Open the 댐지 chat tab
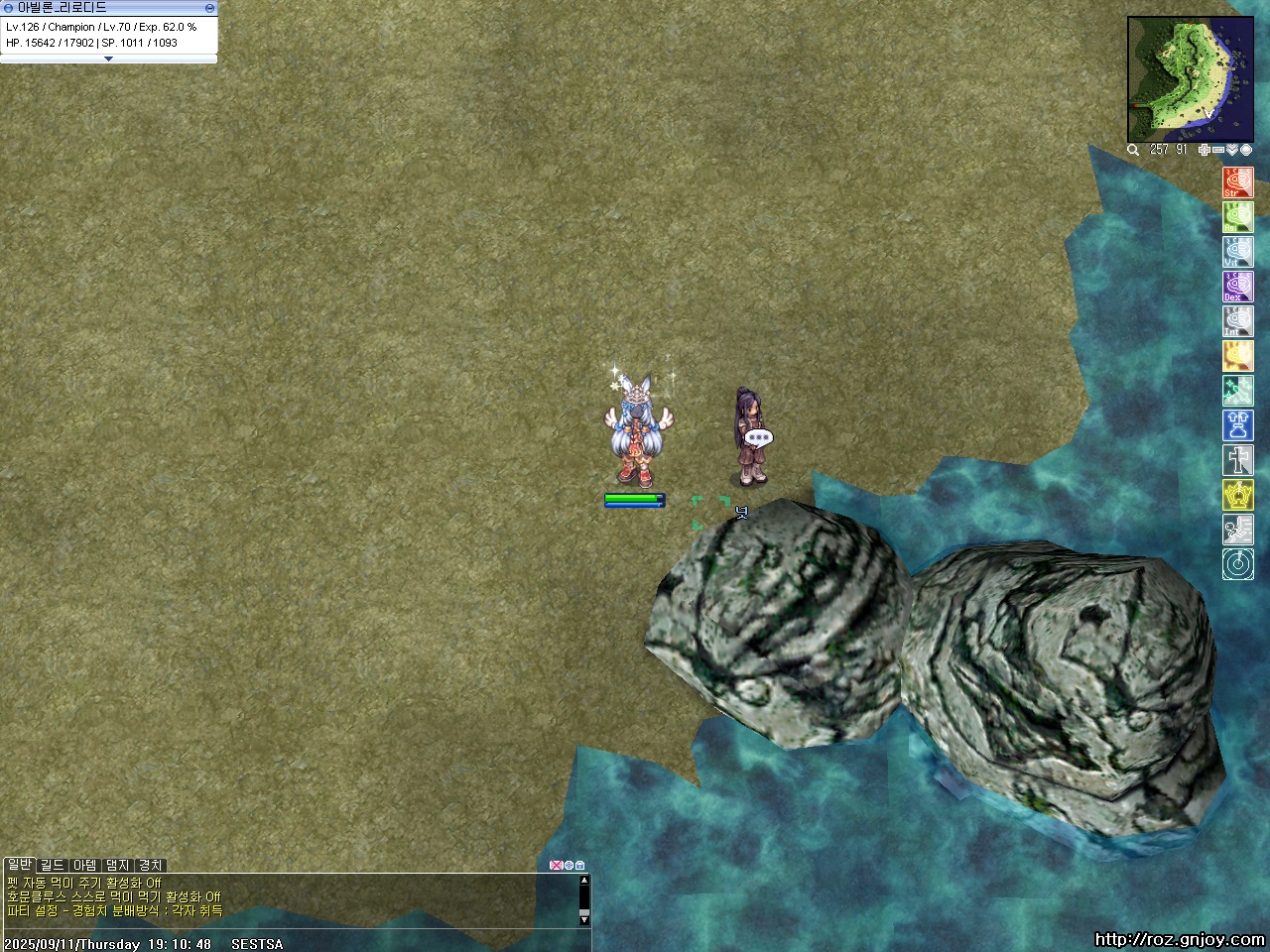Viewport: 1270px width, 952px height. [x=118, y=865]
